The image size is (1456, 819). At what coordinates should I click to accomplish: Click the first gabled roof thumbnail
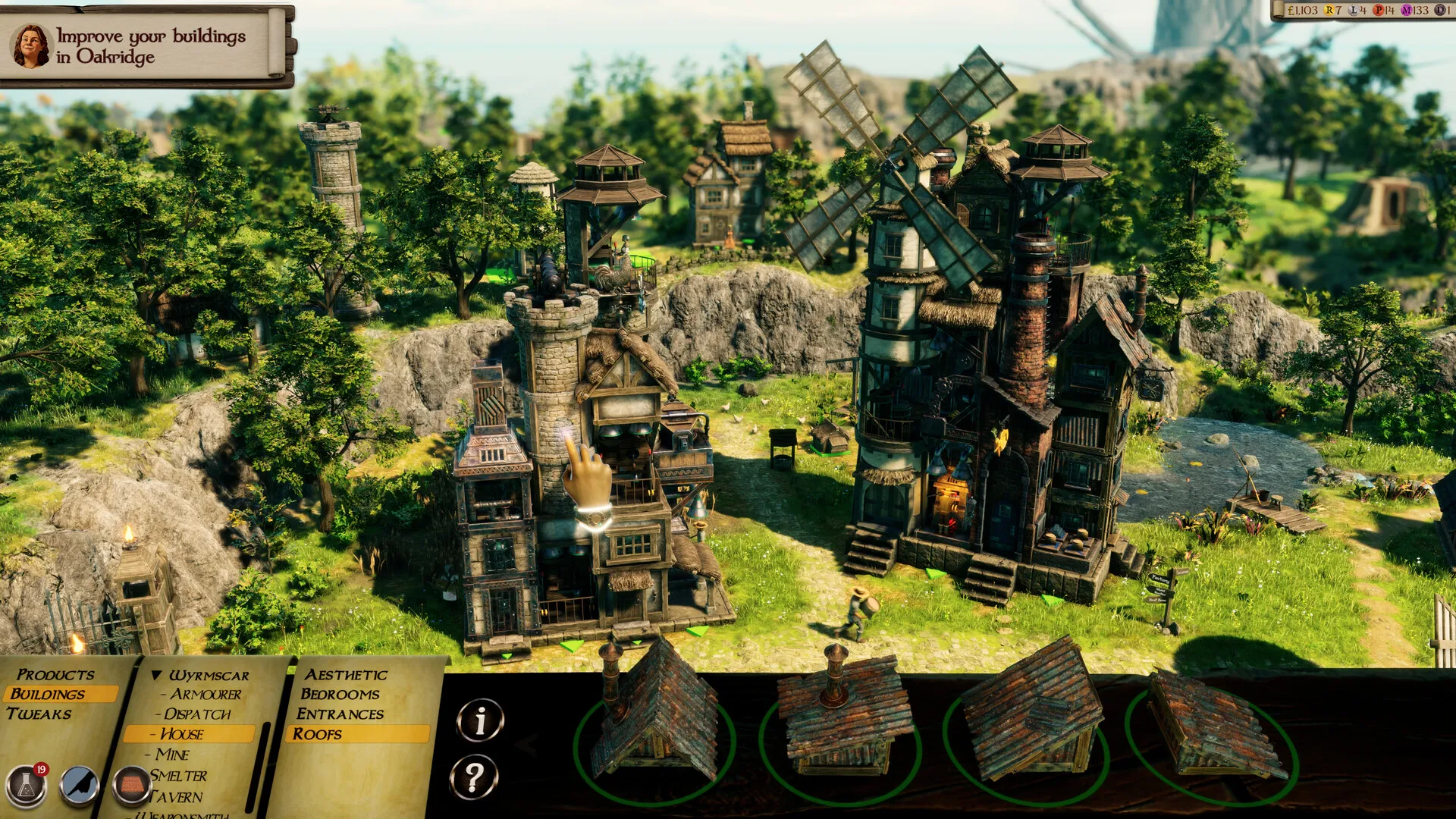pyautogui.click(x=648, y=739)
